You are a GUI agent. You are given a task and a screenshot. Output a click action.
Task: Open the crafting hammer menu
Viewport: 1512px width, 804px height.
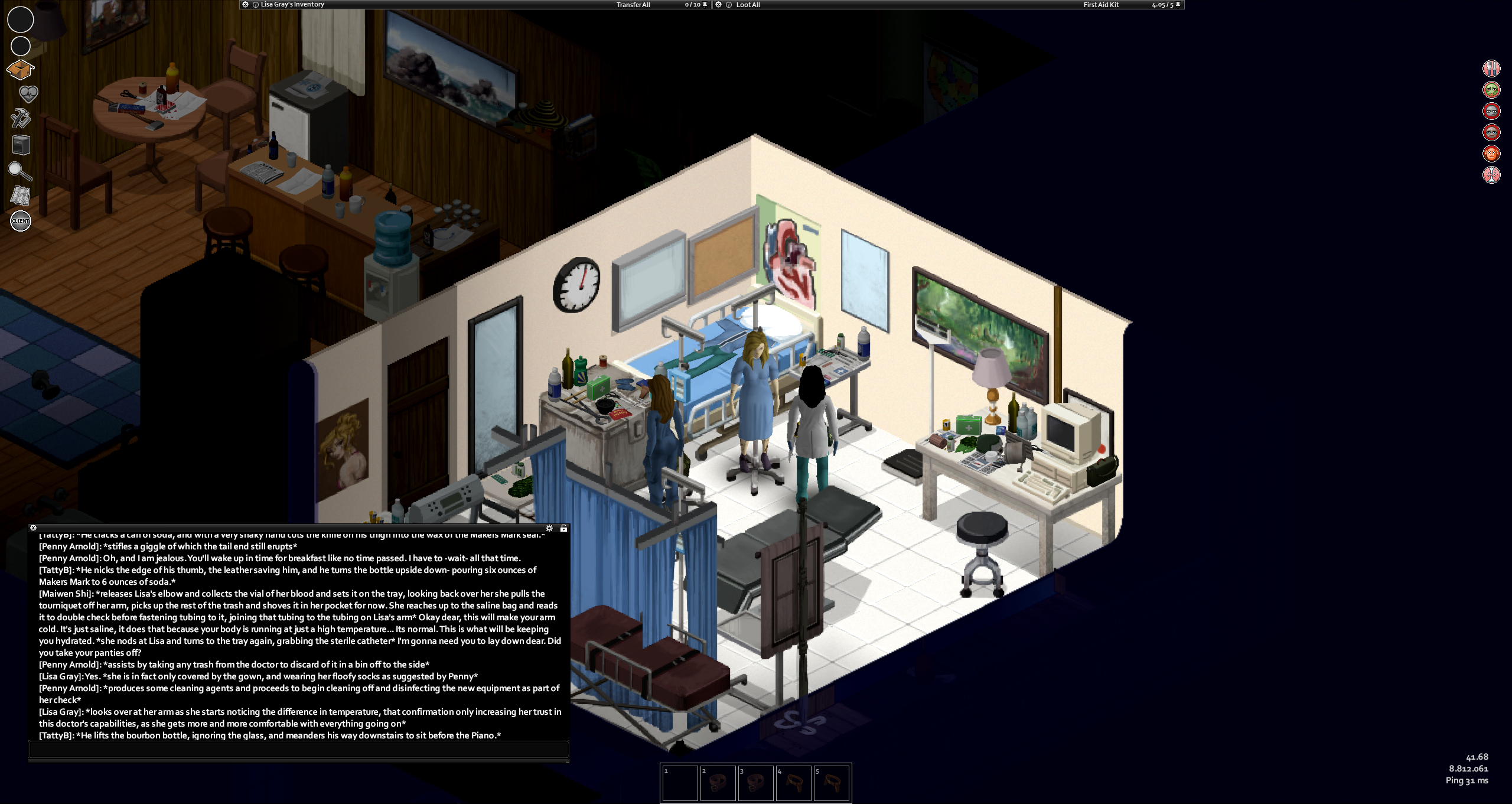[x=21, y=118]
